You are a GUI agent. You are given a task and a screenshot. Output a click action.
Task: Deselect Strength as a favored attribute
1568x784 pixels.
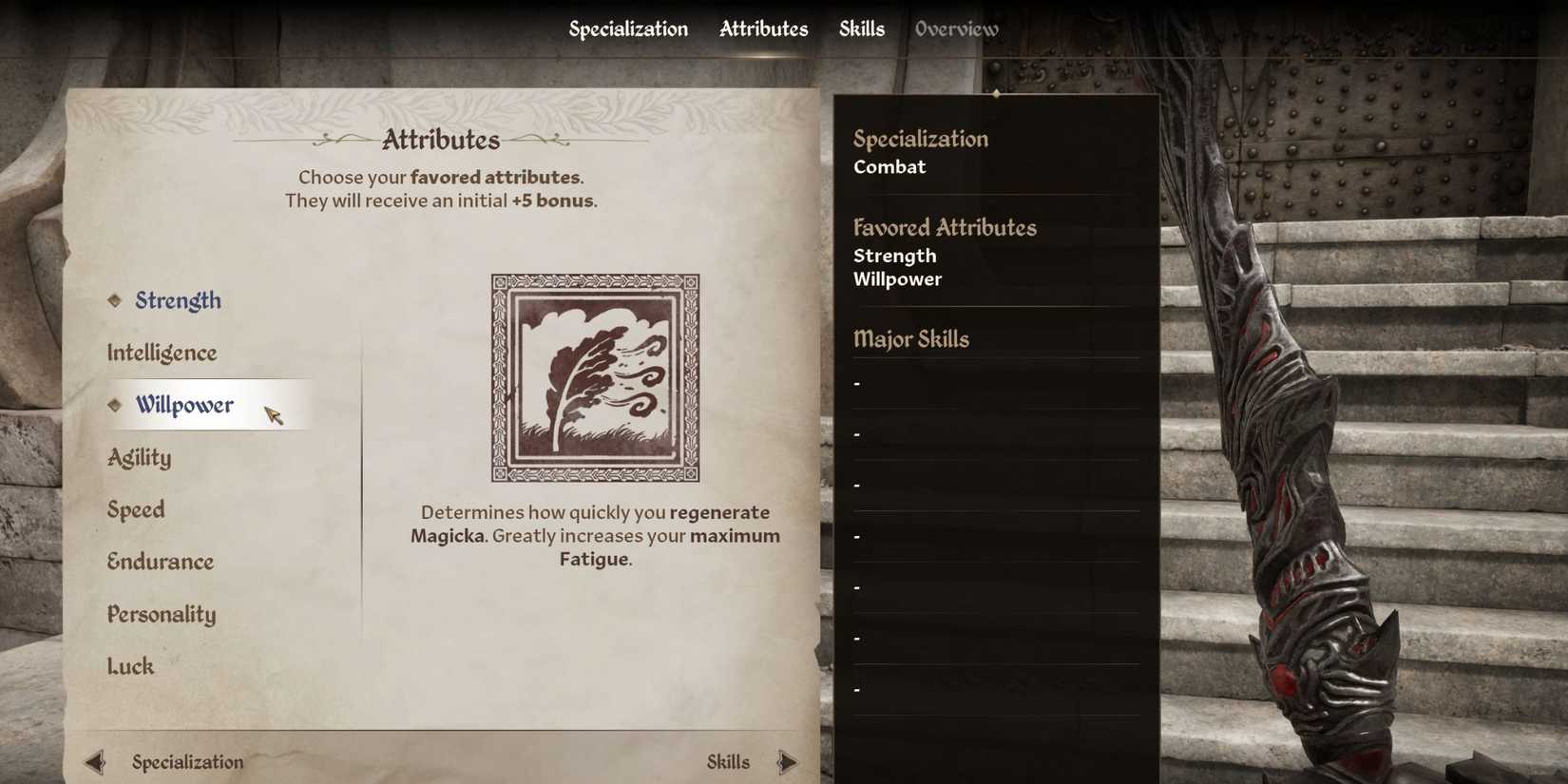(x=177, y=299)
